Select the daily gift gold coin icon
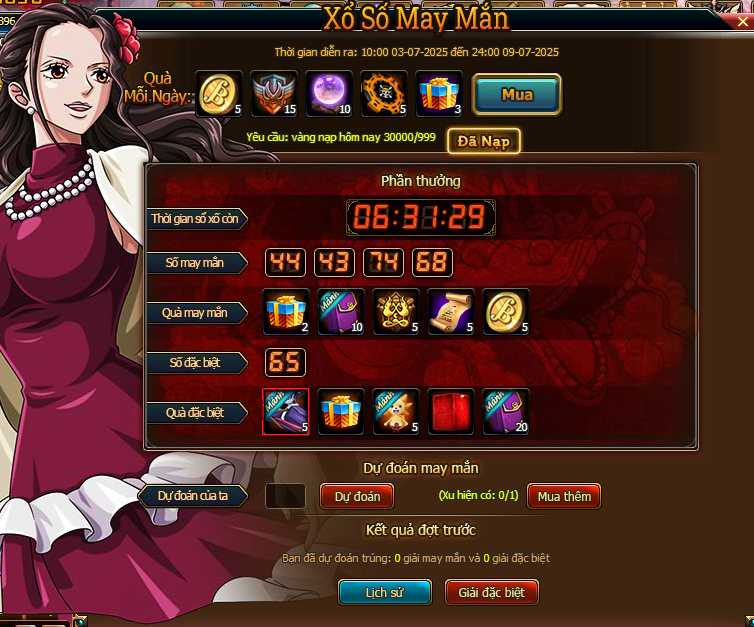 click(219, 95)
